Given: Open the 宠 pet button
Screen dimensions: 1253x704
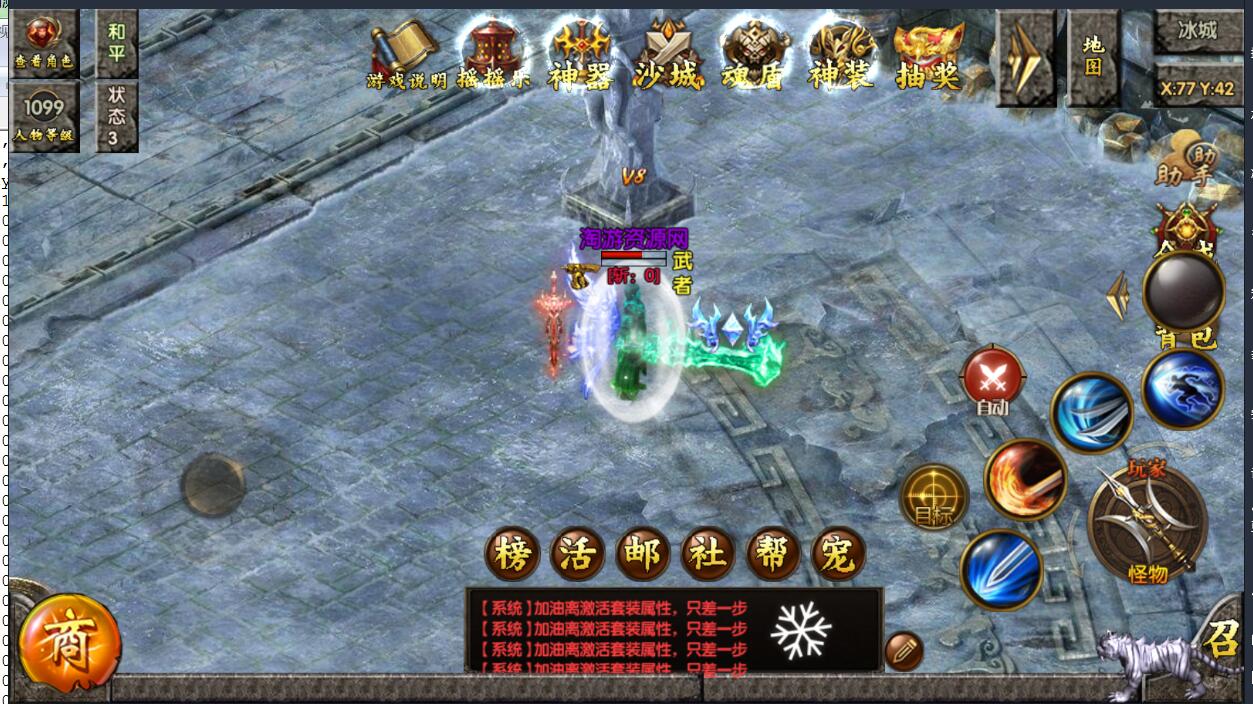Looking at the screenshot, I should (x=838, y=554).
